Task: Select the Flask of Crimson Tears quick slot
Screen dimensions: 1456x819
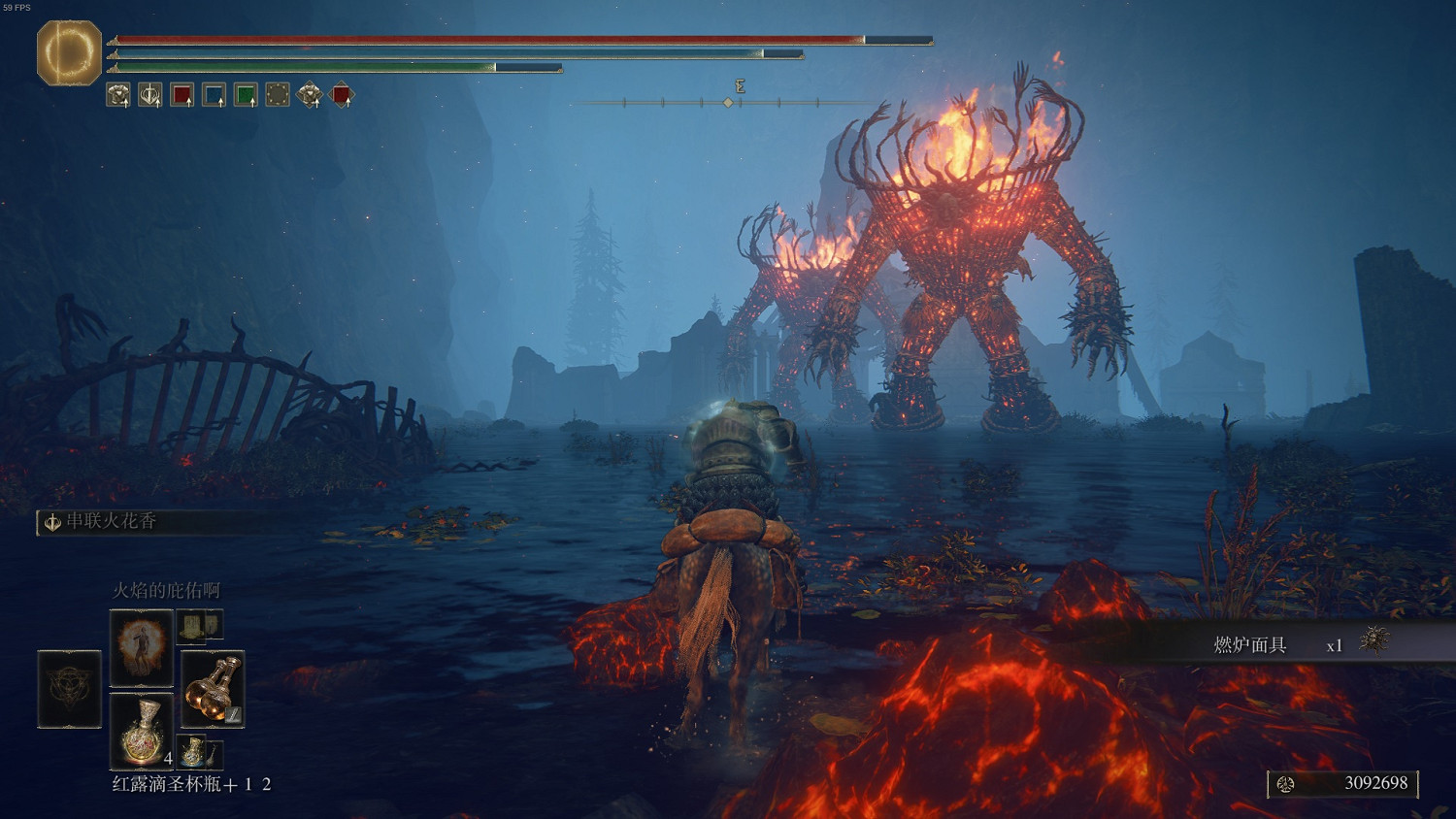Action: [142, 729]
